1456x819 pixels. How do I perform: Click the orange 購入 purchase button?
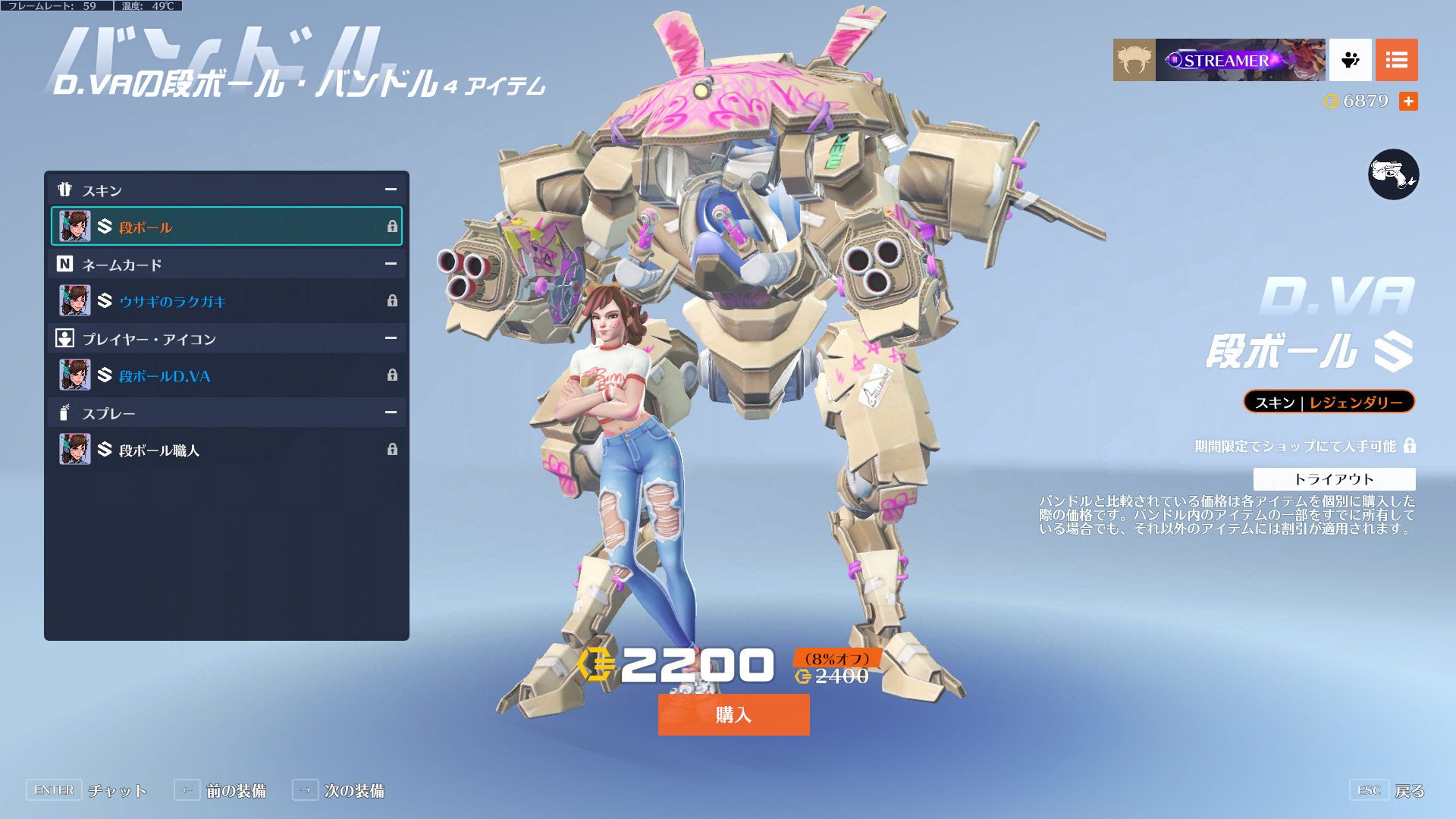coord(733,714)
